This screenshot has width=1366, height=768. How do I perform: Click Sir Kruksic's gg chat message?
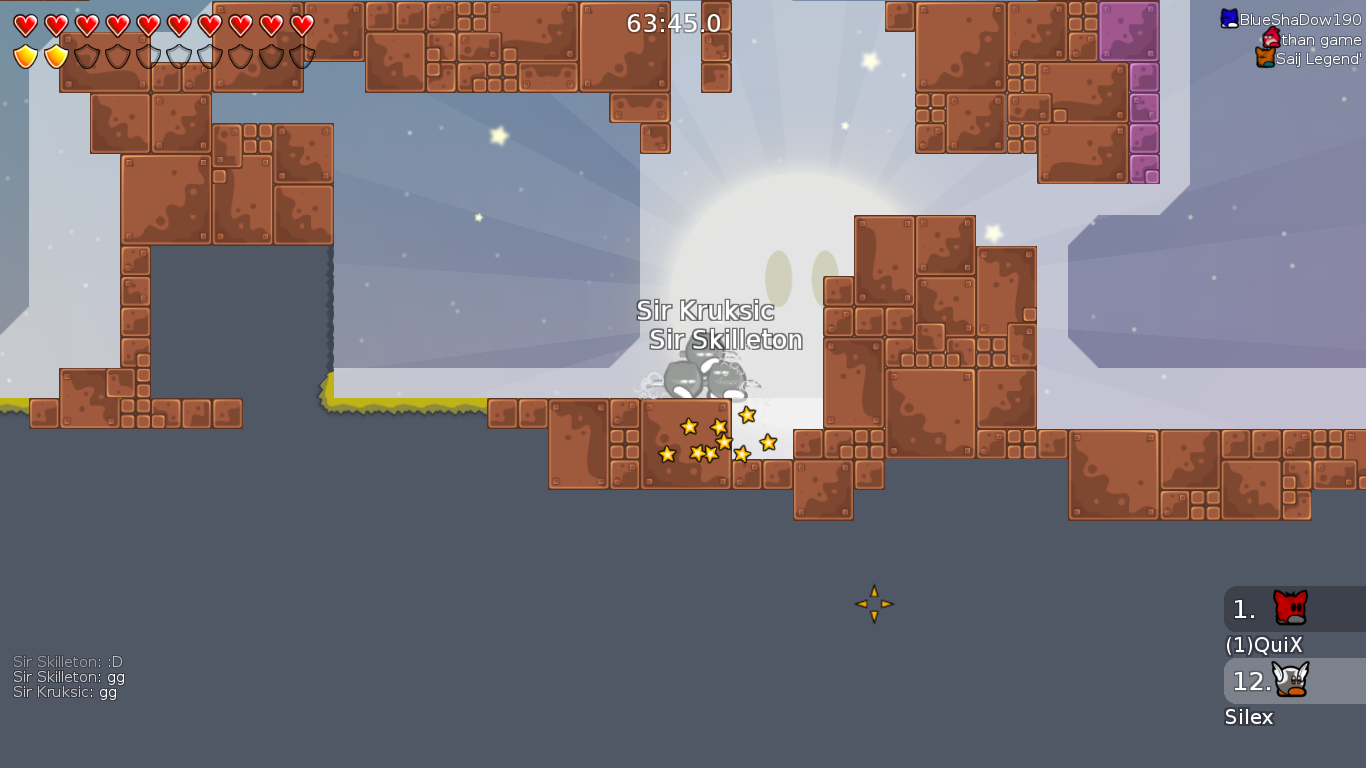pyautogui.click(x=65, y=692)
